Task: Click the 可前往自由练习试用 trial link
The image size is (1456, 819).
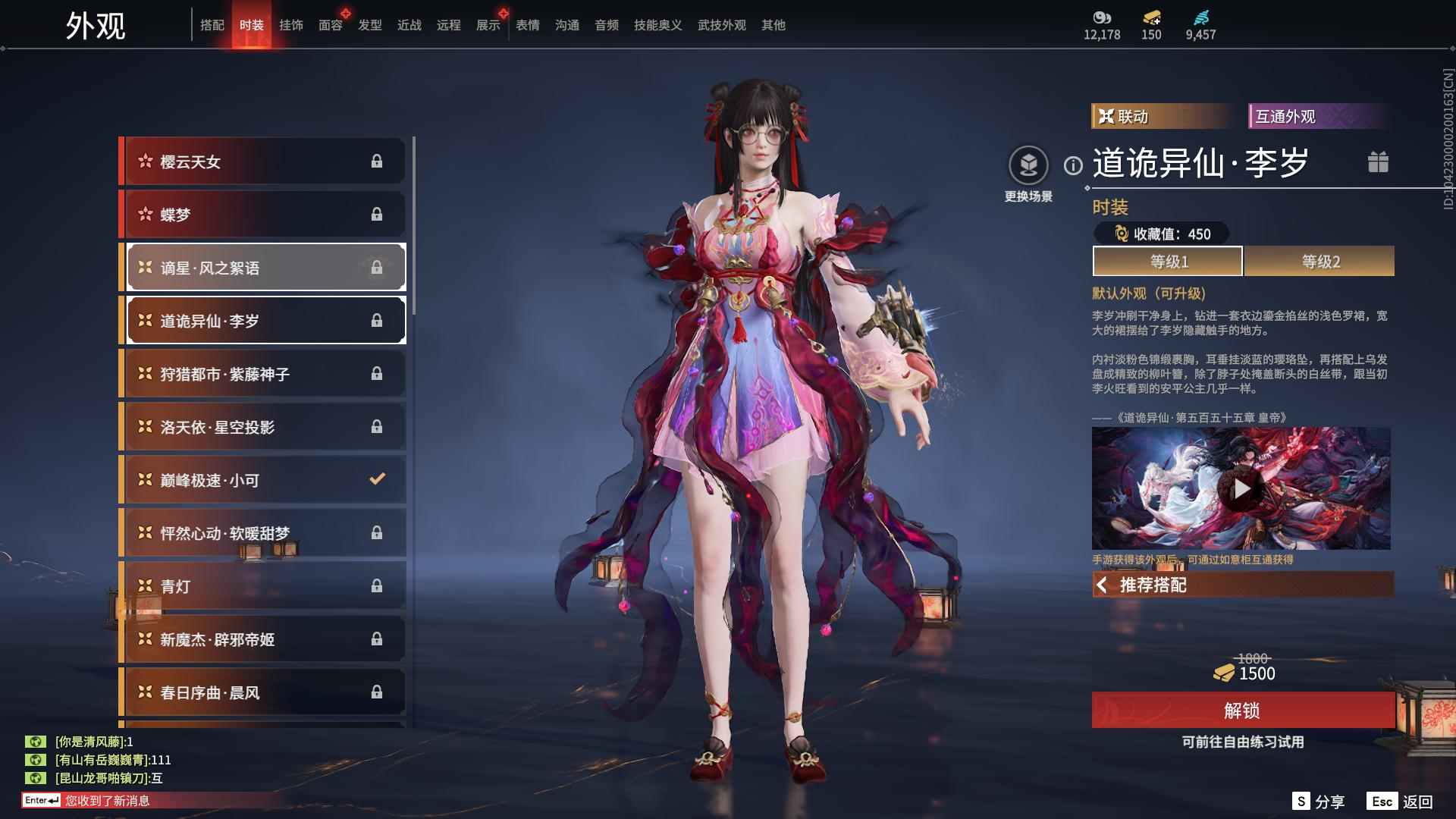Action: tap(1241, 743)
